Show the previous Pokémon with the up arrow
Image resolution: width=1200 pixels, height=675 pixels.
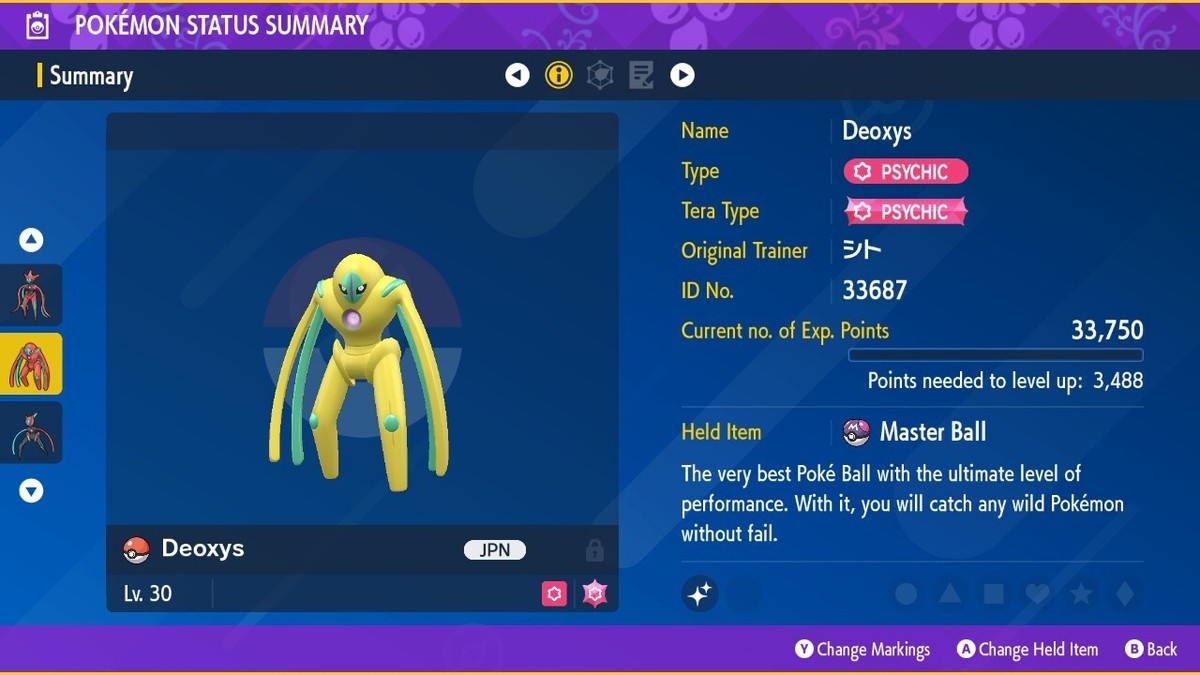point(31,240)
